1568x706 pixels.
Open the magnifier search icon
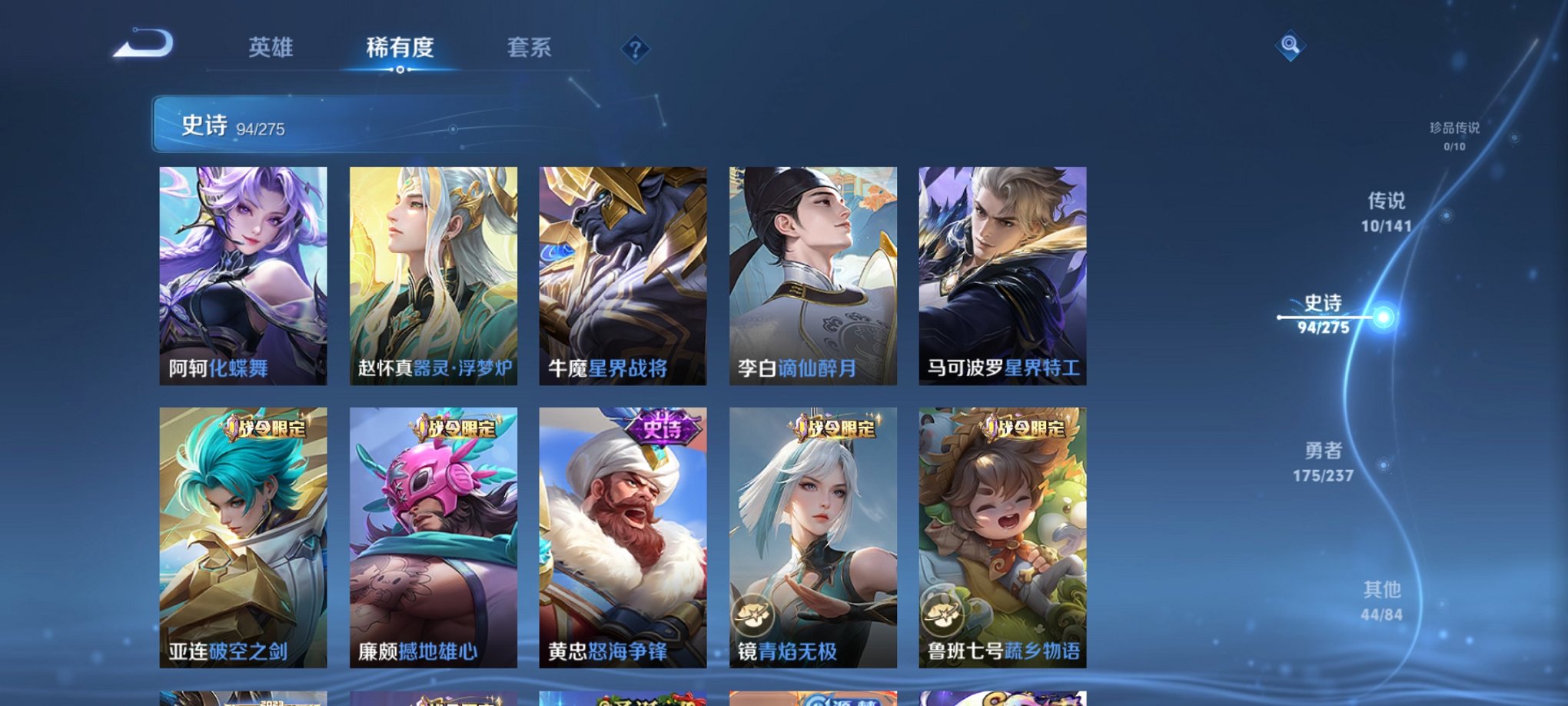[x=1291, y=45]
